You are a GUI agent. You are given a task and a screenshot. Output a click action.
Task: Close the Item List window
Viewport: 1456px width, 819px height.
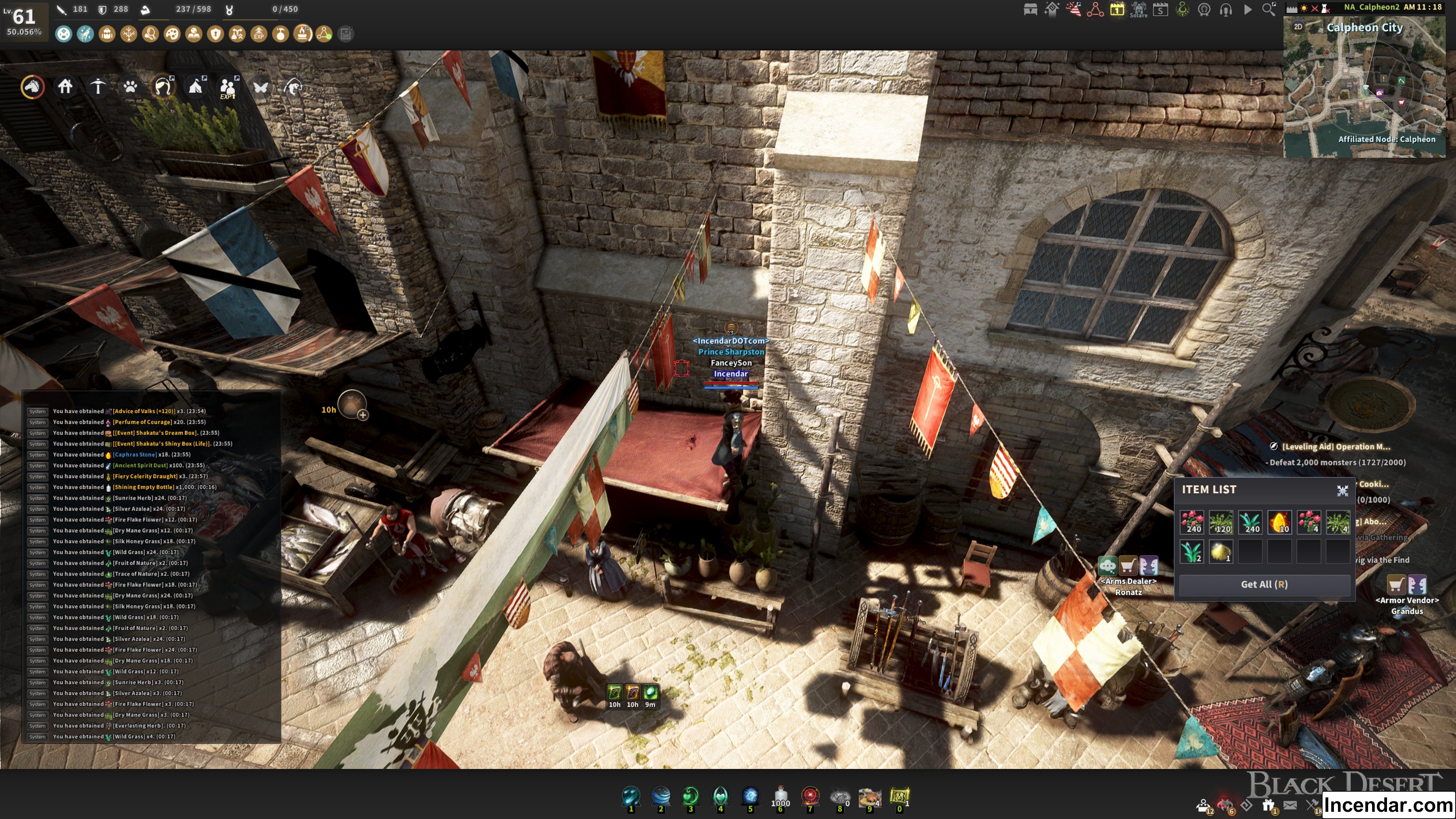[1342, 491]
